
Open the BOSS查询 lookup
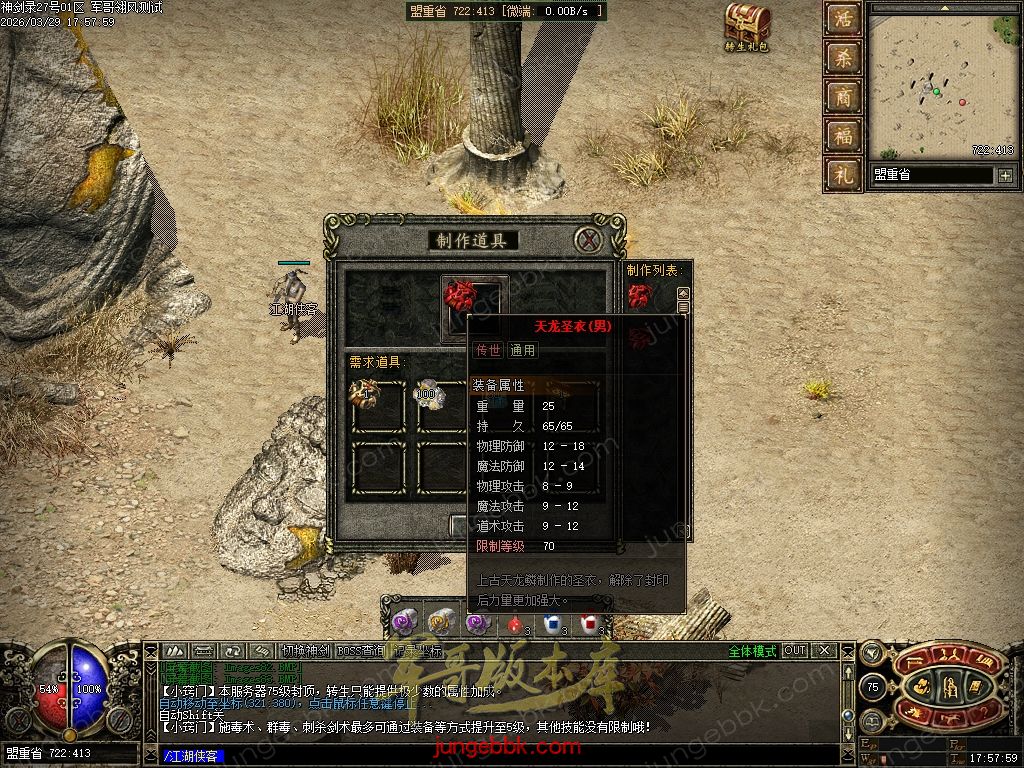[361, 651]
